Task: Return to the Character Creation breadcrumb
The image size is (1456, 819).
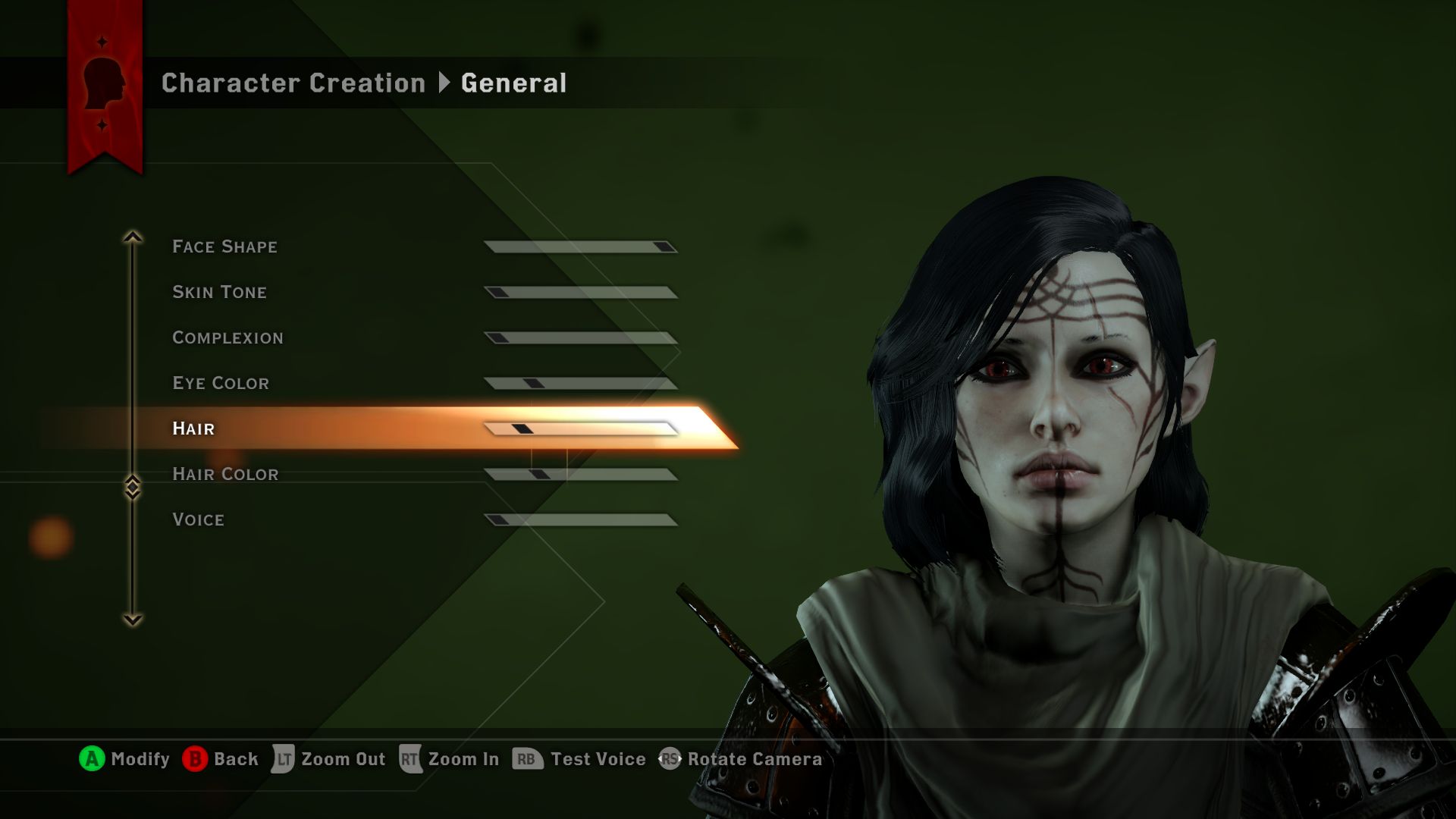Action: tap(293, 83)
